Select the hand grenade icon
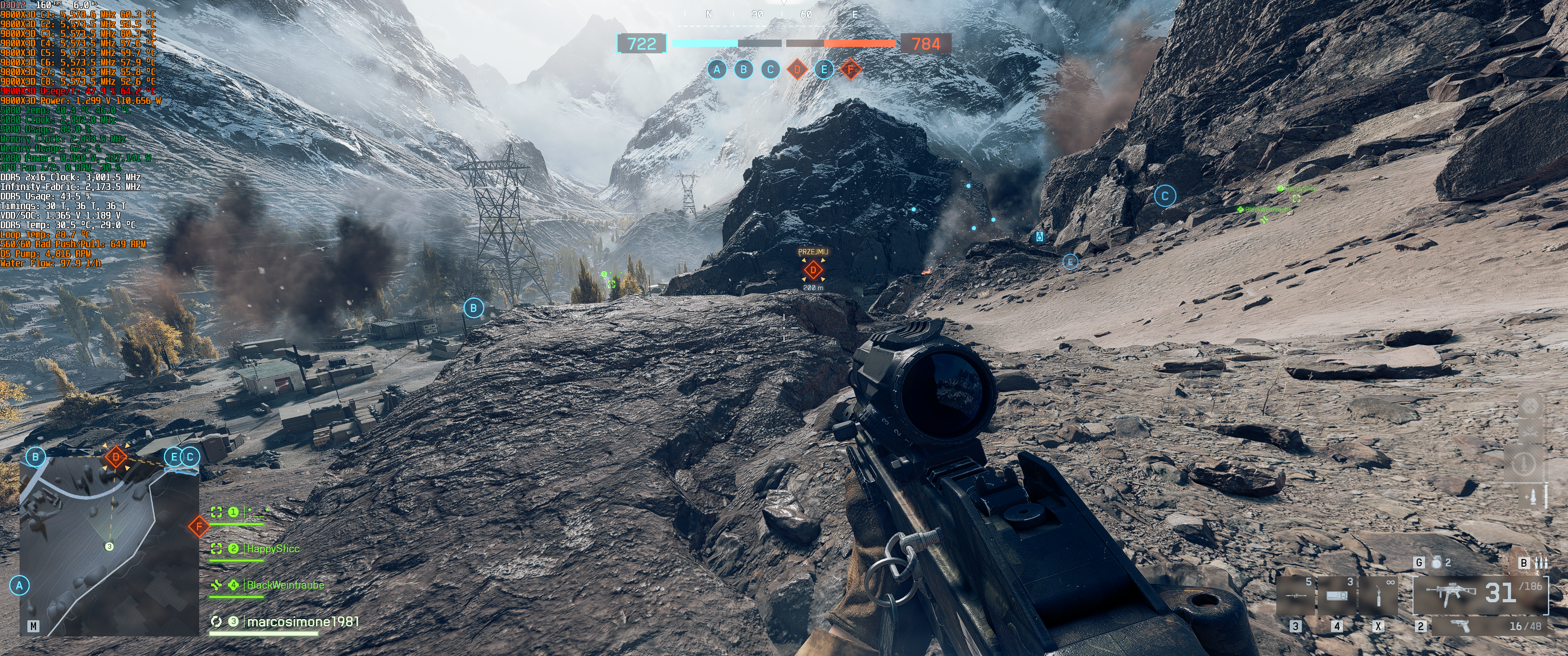 point(1437,563)
